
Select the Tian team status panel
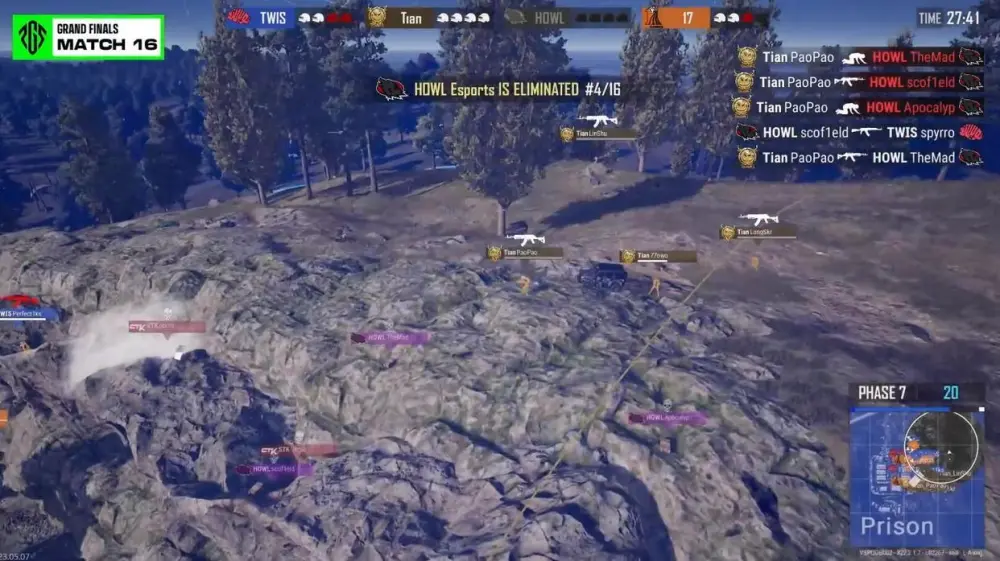(429, 17)
